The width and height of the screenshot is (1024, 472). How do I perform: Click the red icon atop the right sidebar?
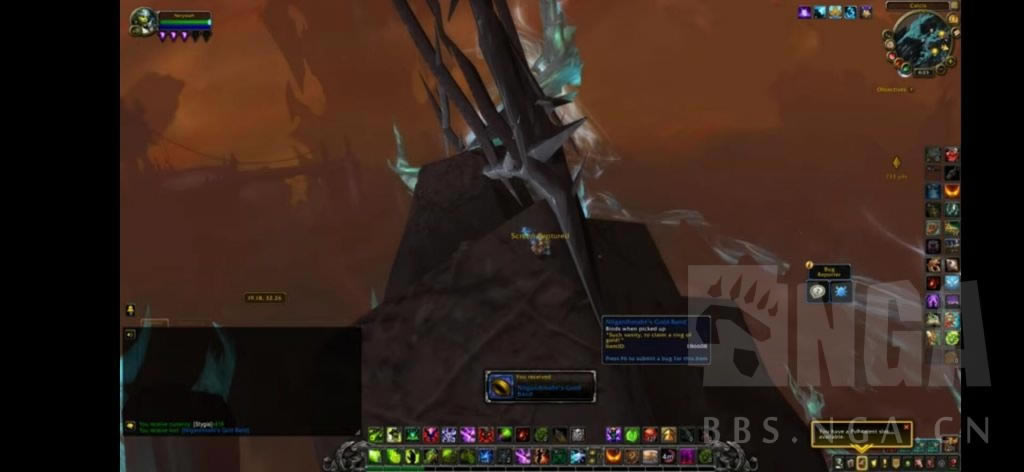[951, 155]
